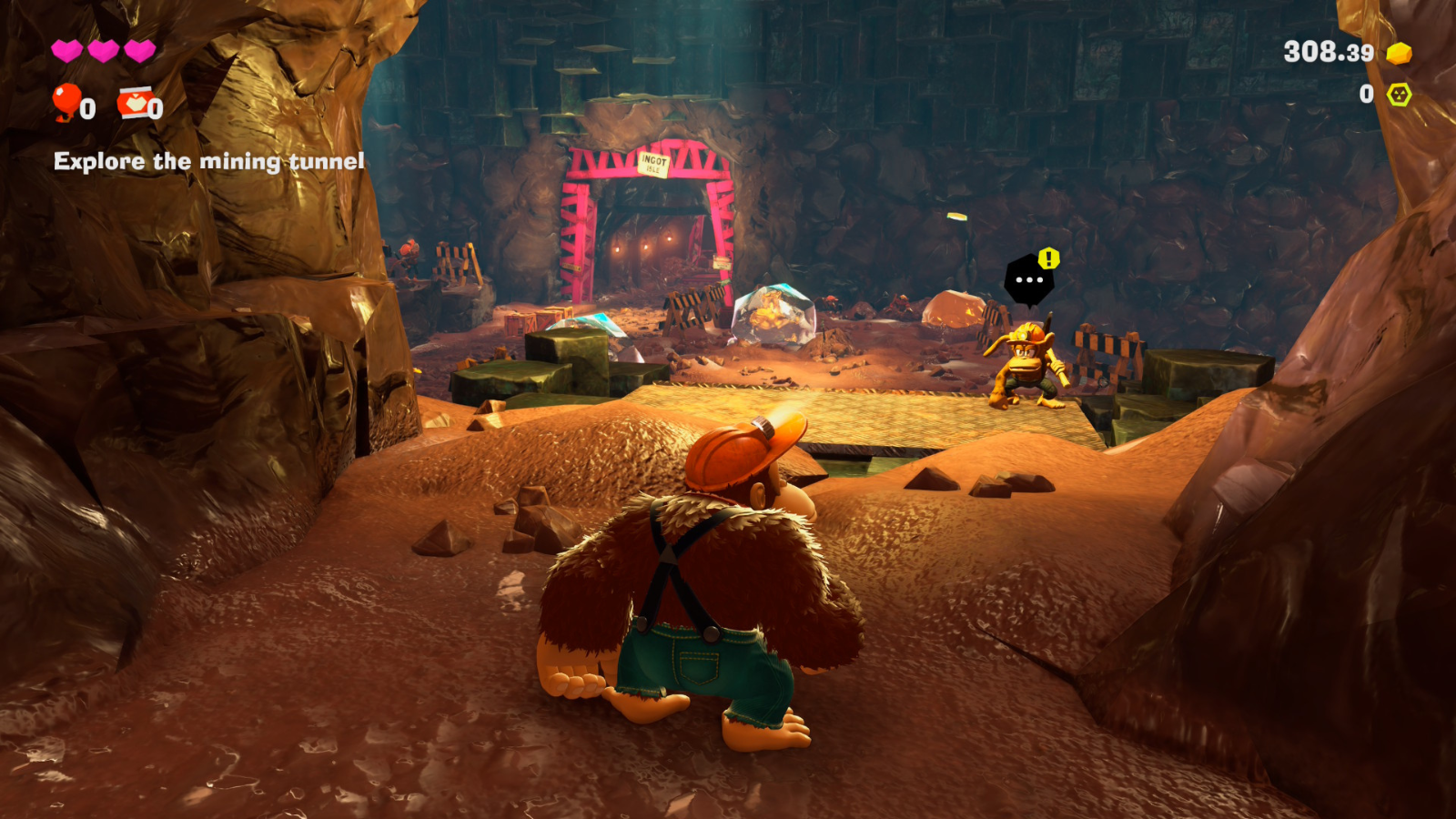The image size is (1456, 819).
Task: Click the yellow hexagon chip icon
Action: tap(1399, 95)
